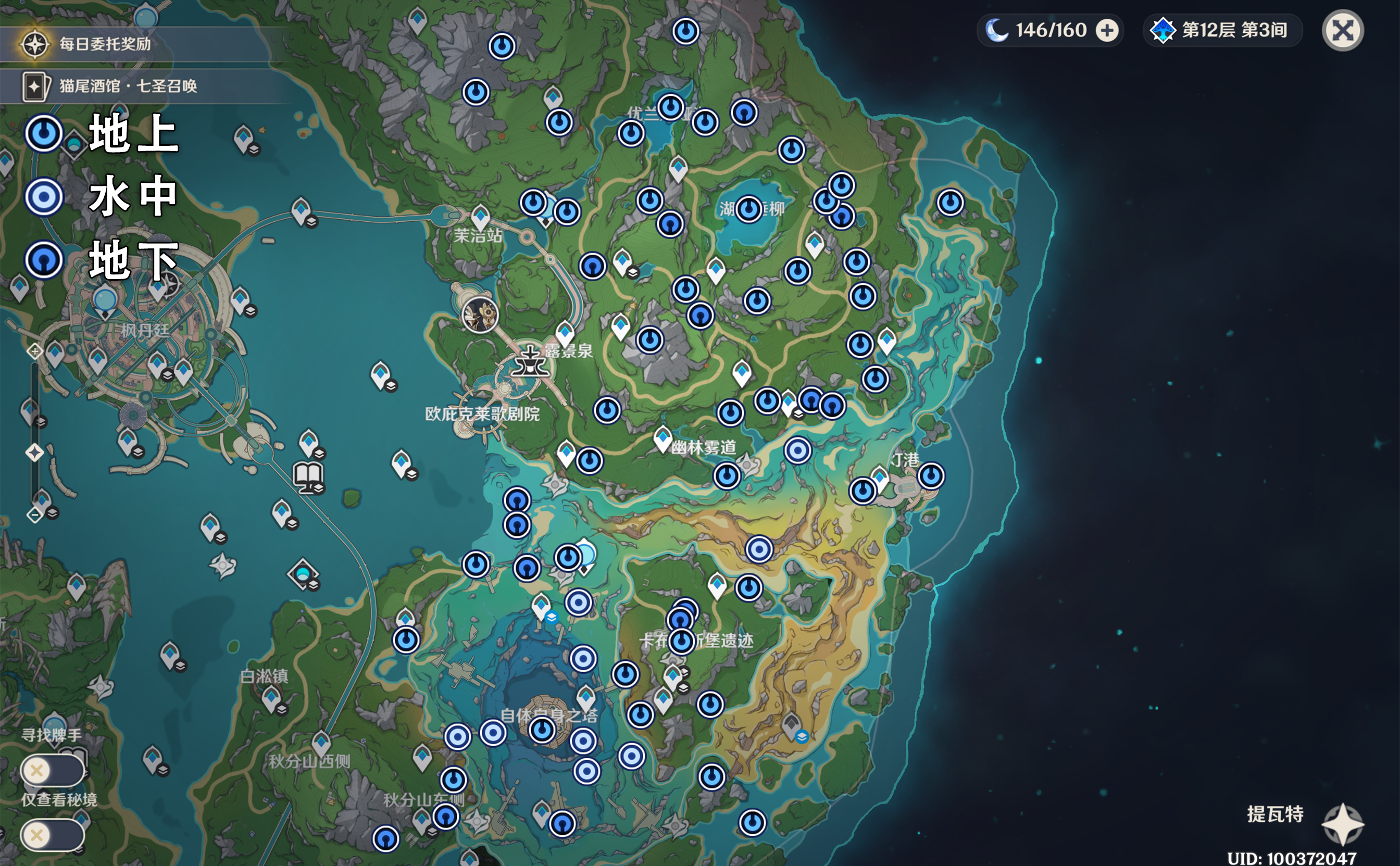
Task: Toggle the 寻找牌手 switch
Action: [52, 770]
